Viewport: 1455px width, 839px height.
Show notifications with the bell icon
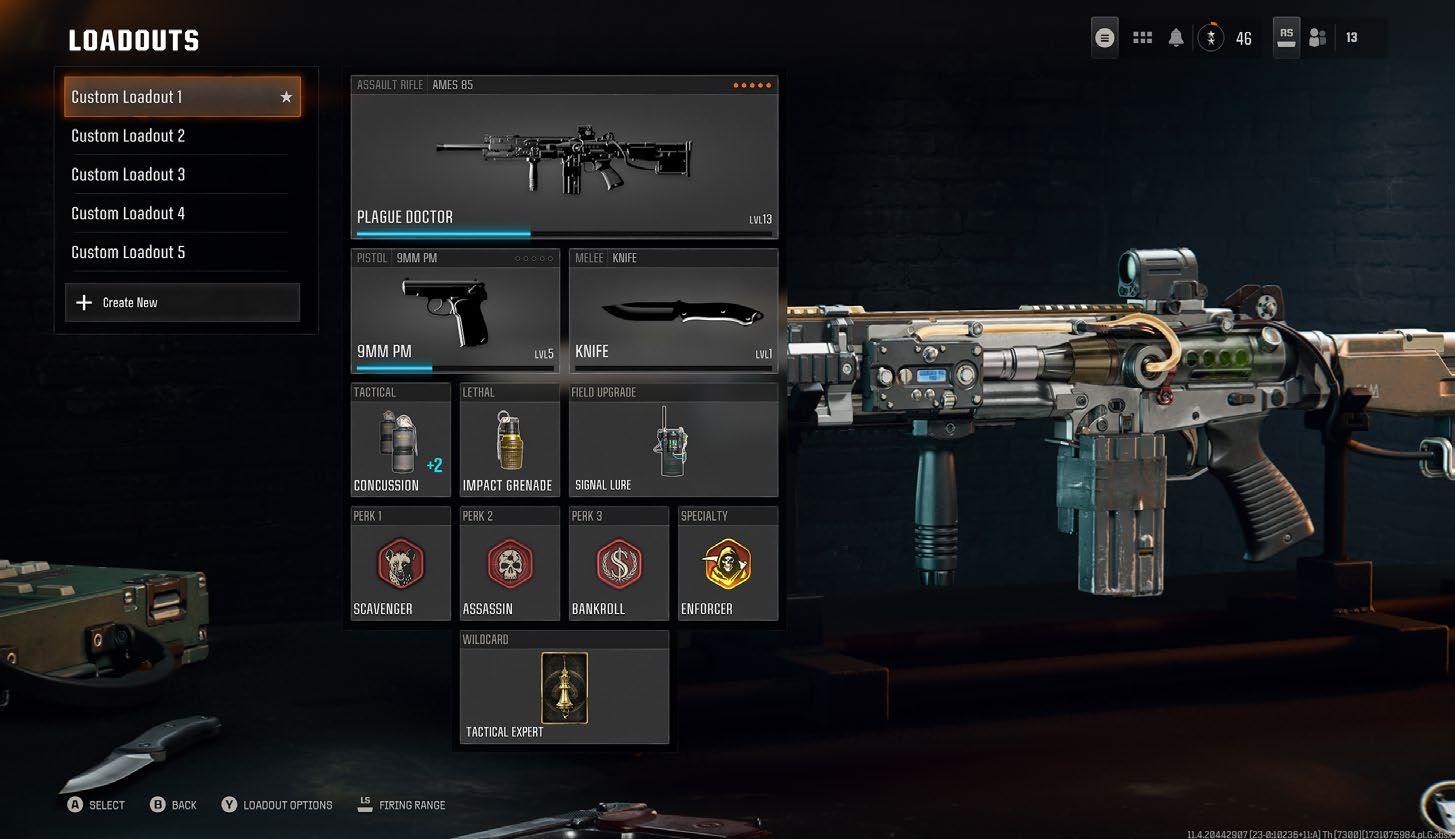click(x=1176, y=38)
